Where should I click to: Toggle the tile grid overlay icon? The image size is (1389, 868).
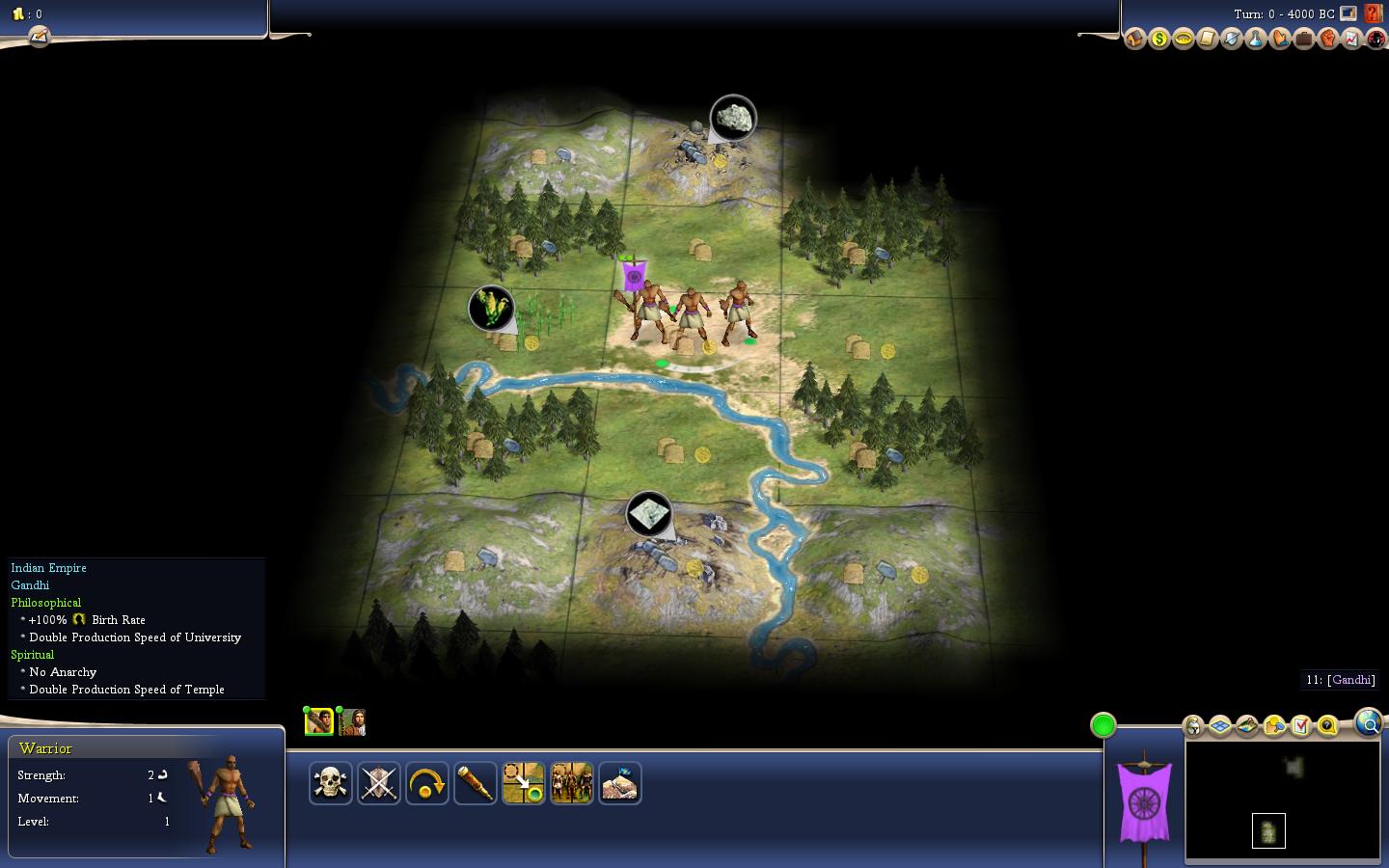pos(1220,725)
